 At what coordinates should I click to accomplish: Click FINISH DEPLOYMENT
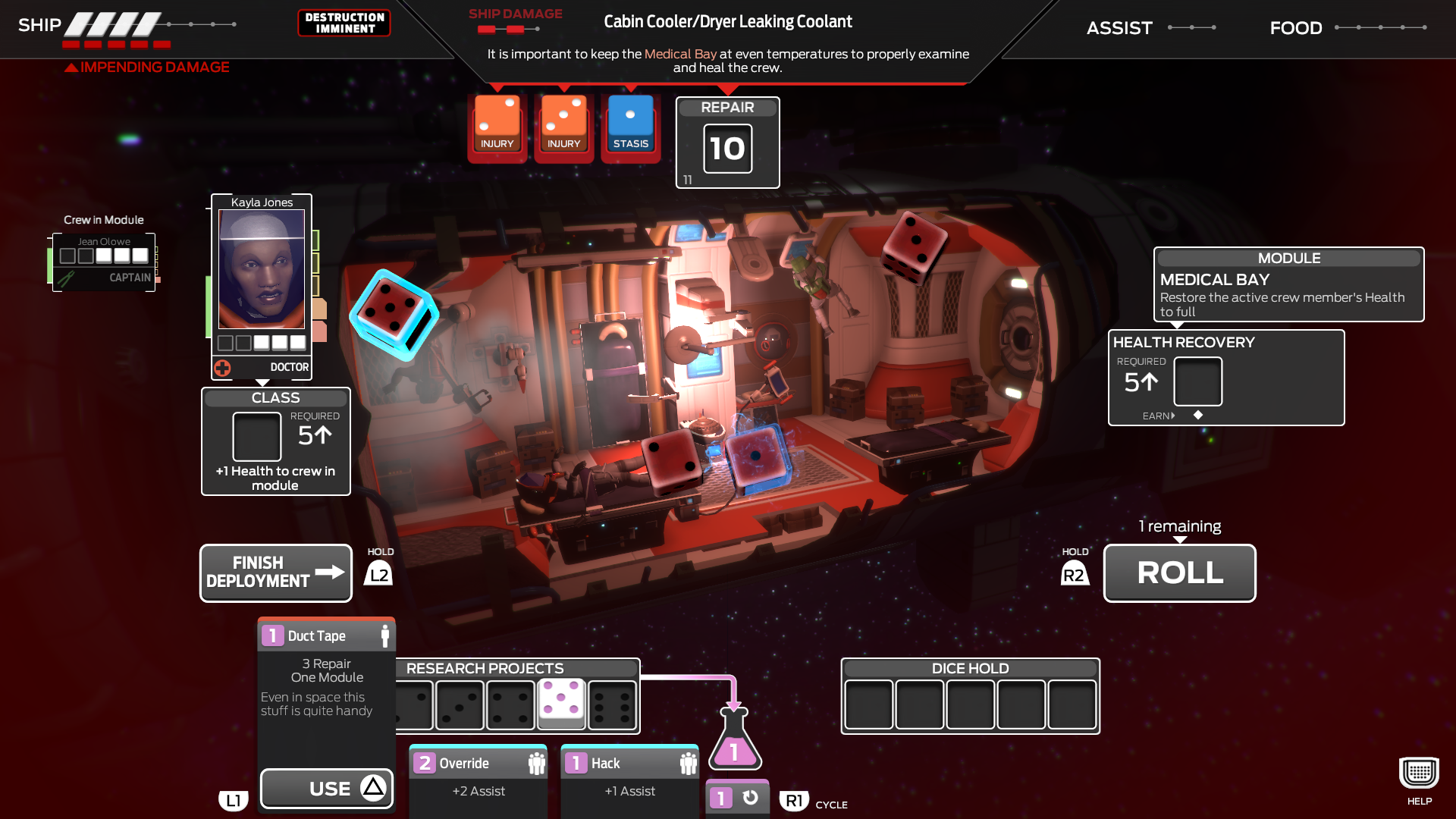(275, 573)
